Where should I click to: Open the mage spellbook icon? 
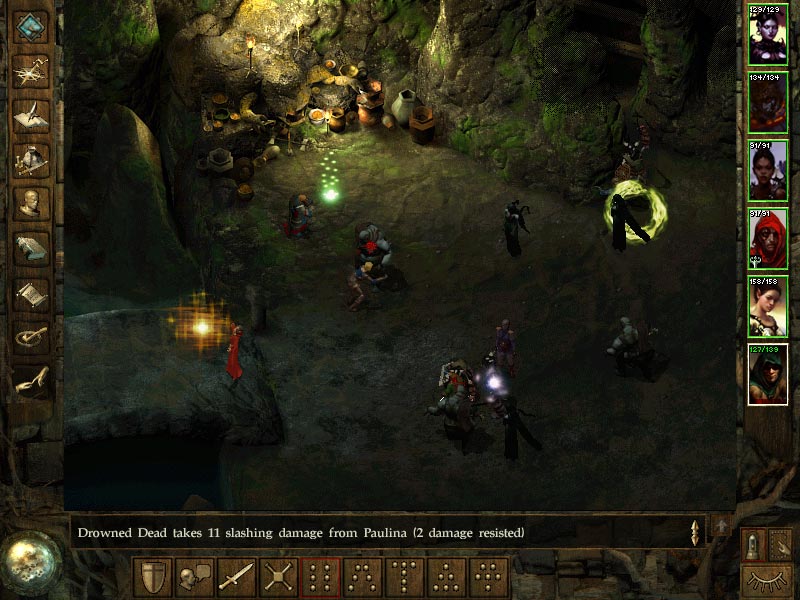pyautogui.click(x=31, y=248)
